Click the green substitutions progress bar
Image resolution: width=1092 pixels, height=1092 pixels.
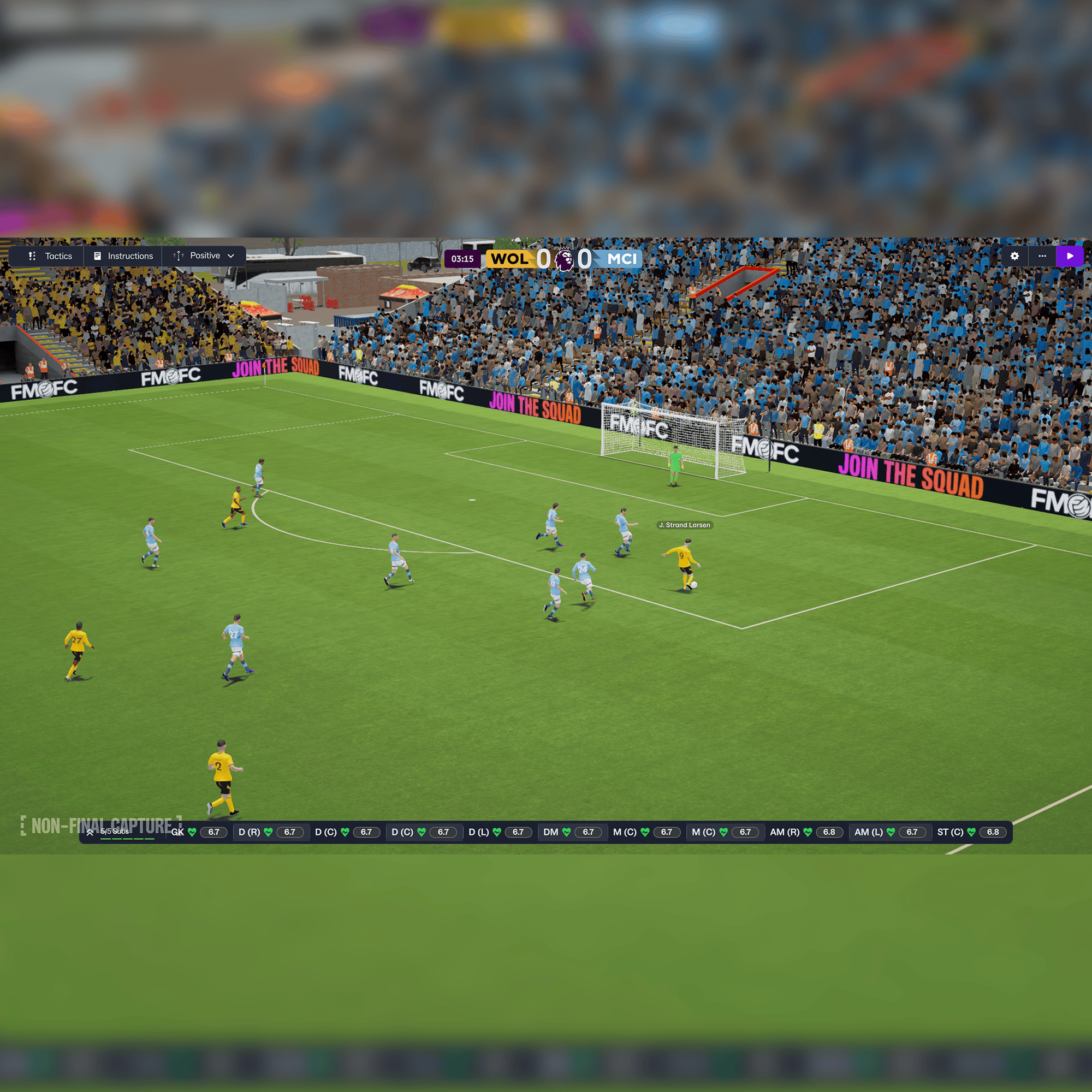[128, 840]
